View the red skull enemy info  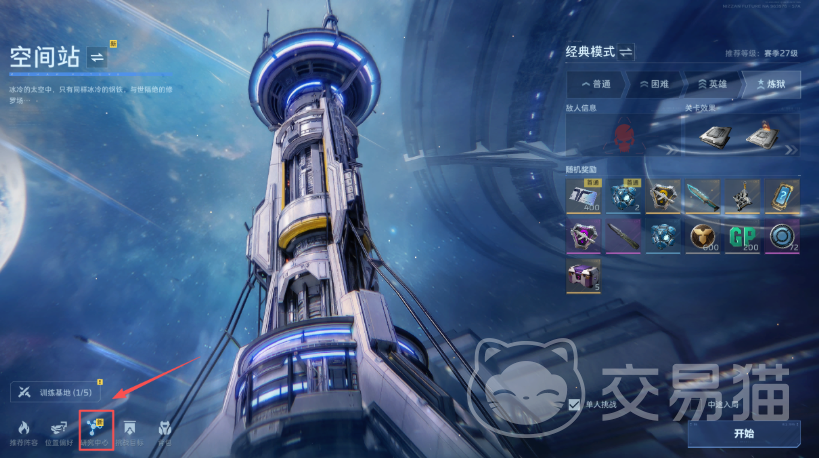click(624, 137)
